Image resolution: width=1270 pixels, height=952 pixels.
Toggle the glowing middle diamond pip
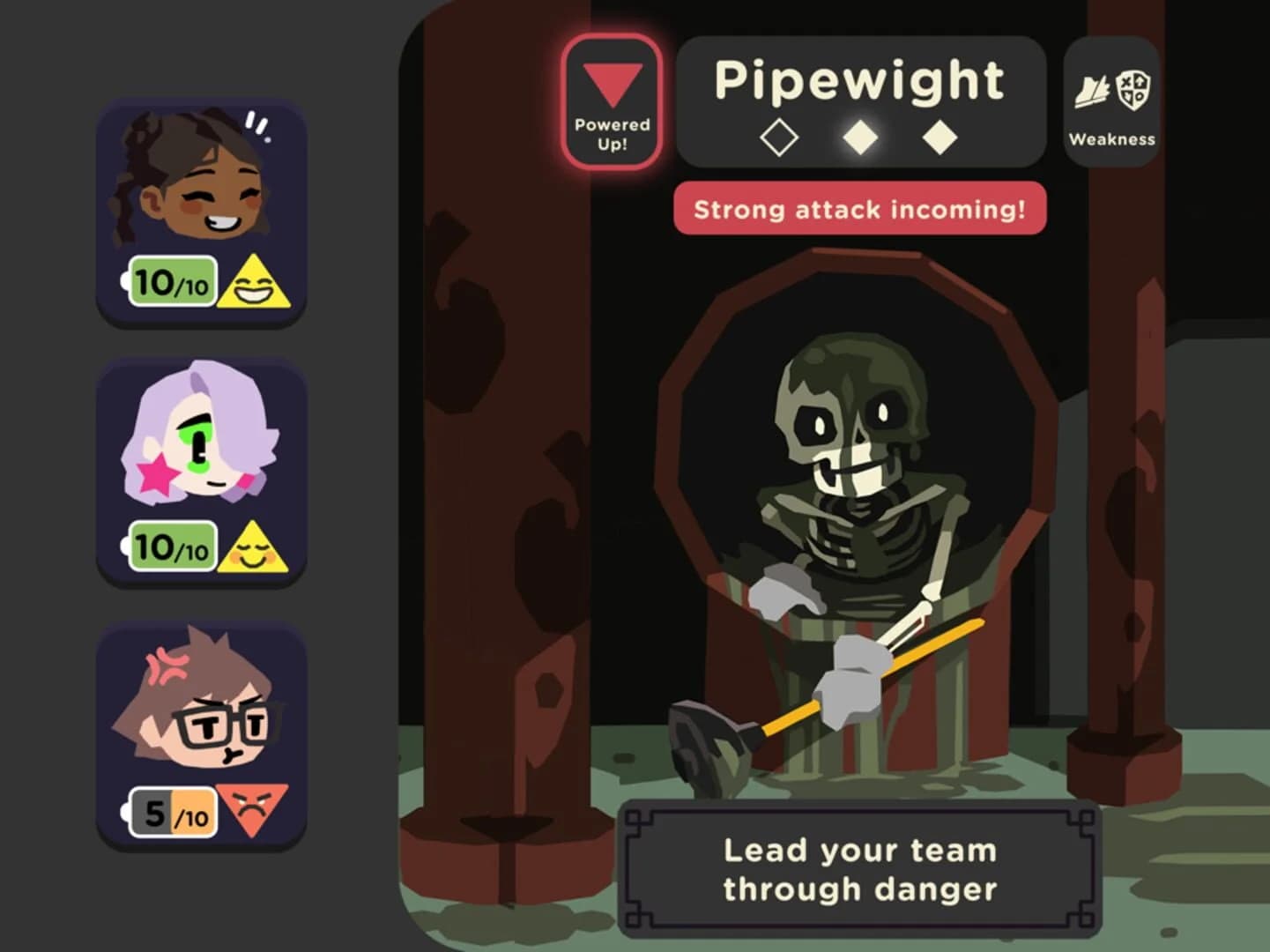click(x=860, y=136)
